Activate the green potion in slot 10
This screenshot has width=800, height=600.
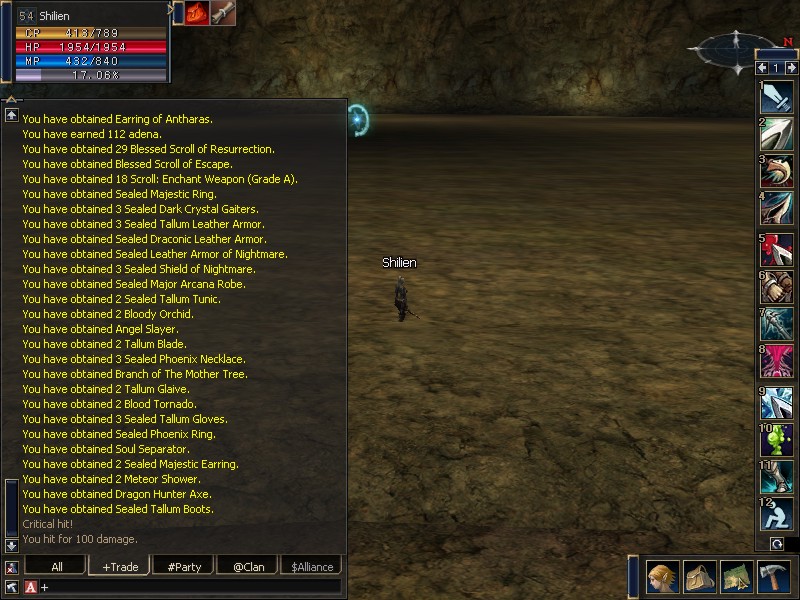pyautogui.click(x=777, y=440)
